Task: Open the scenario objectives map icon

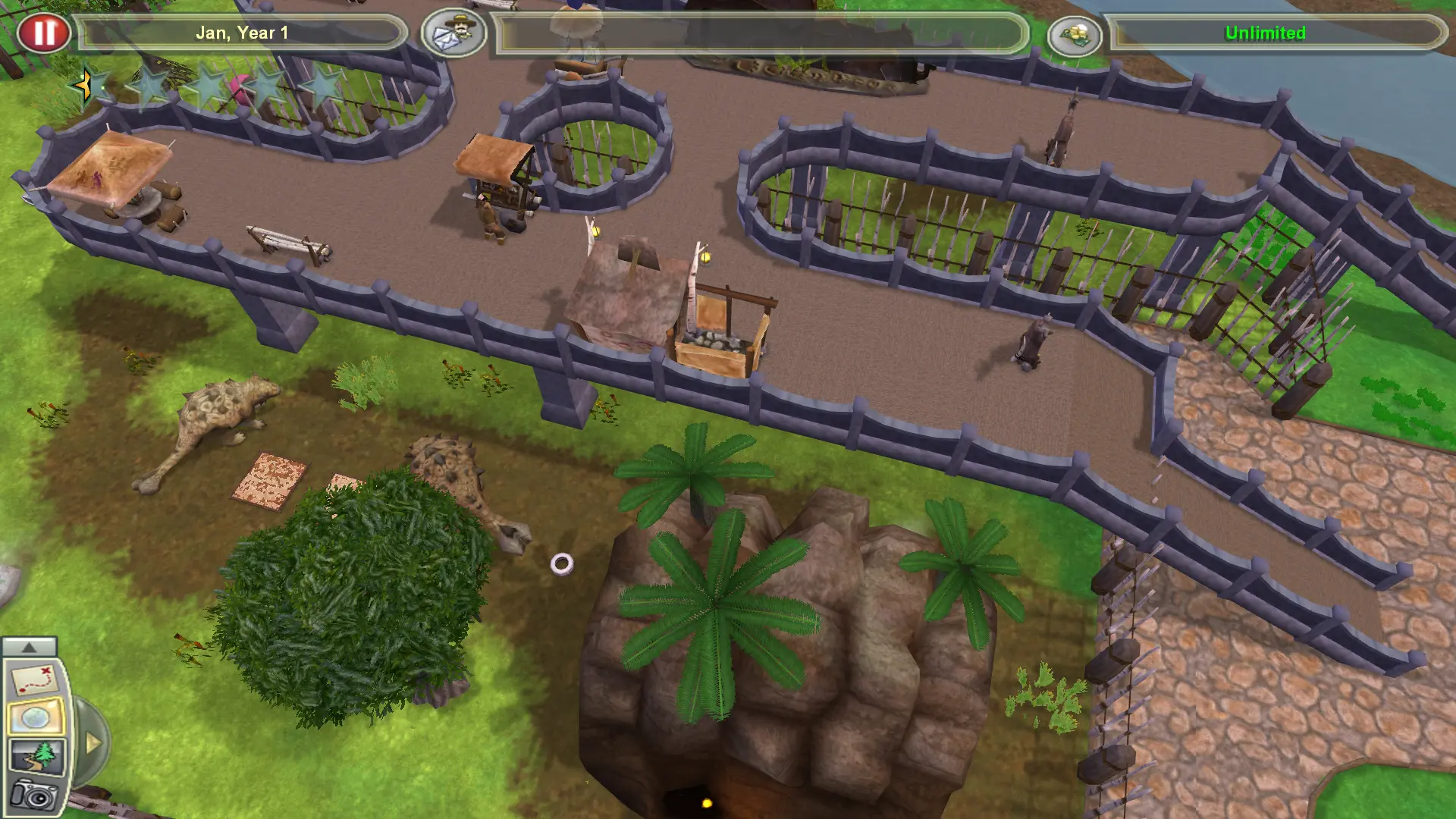Action: click(34, 679)
